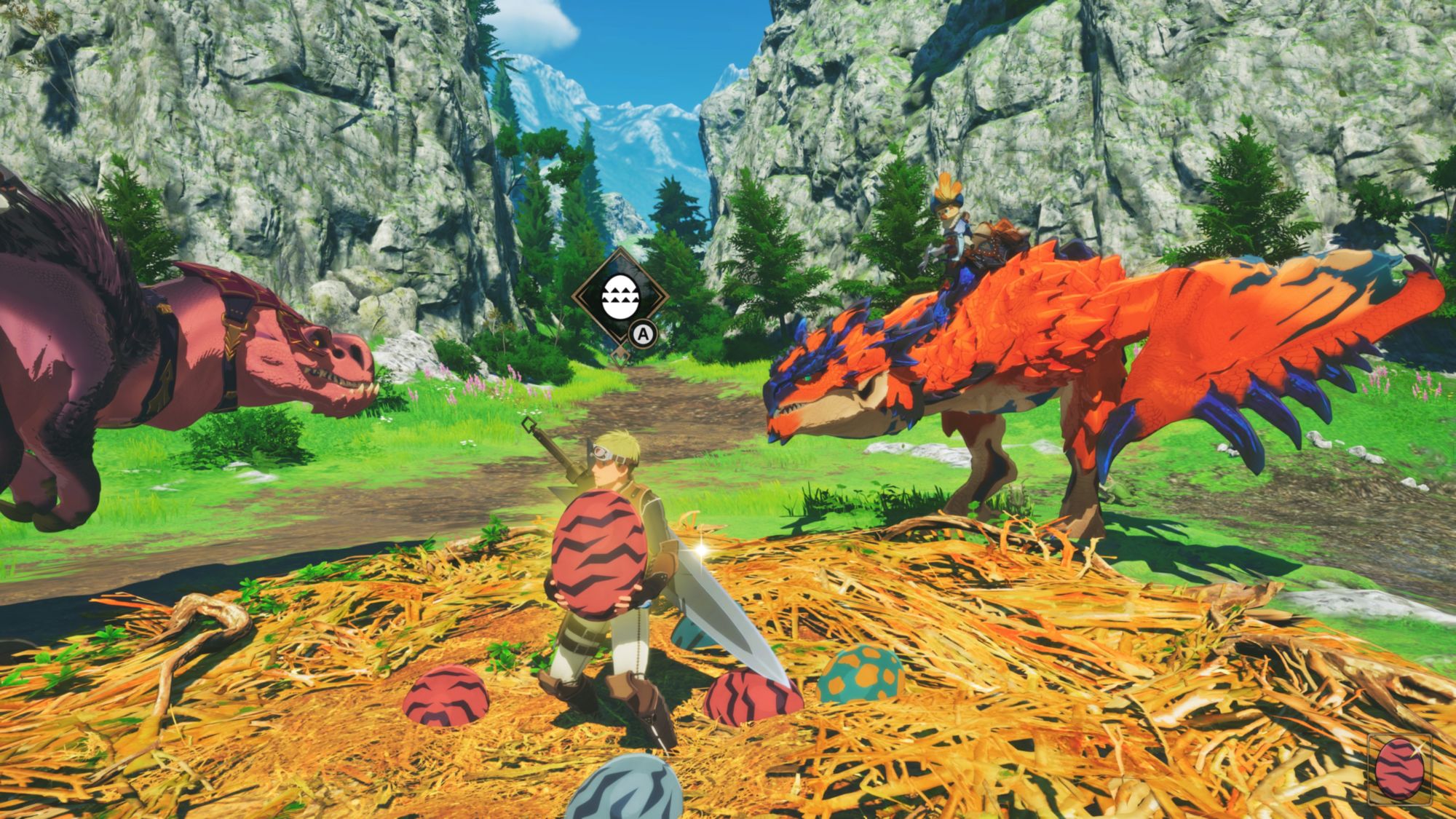Screen dimensions: 1456x819
Task: Select the egg nest interaction marker
Action: click(619, 297)
